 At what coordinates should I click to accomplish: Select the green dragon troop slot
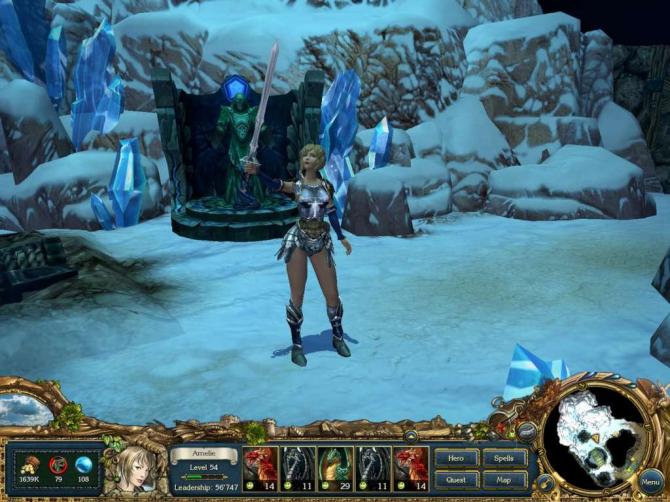coord(333,466)
